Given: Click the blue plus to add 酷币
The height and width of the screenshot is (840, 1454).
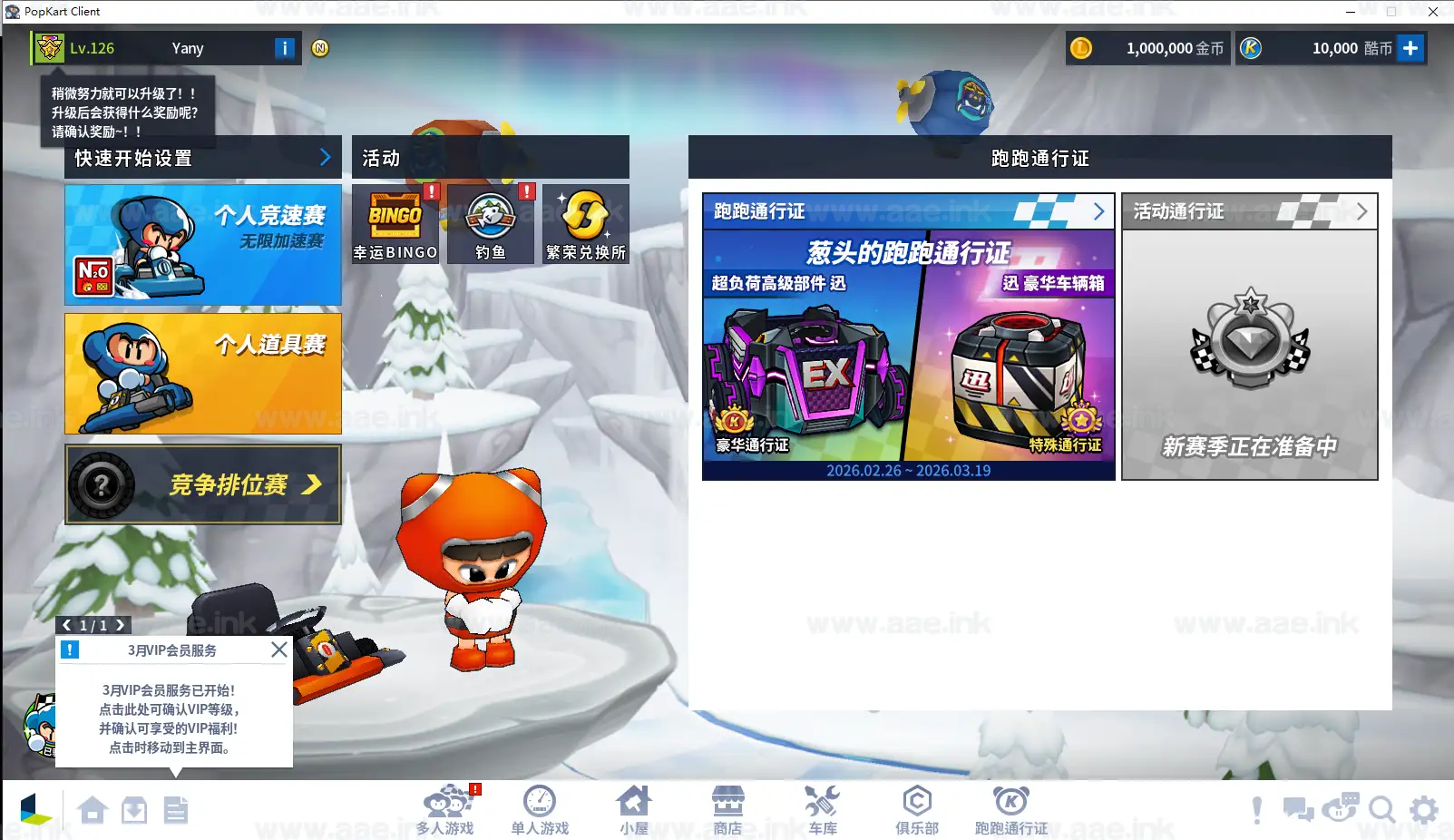Looking at the screenshot, I should [1411, 48].
